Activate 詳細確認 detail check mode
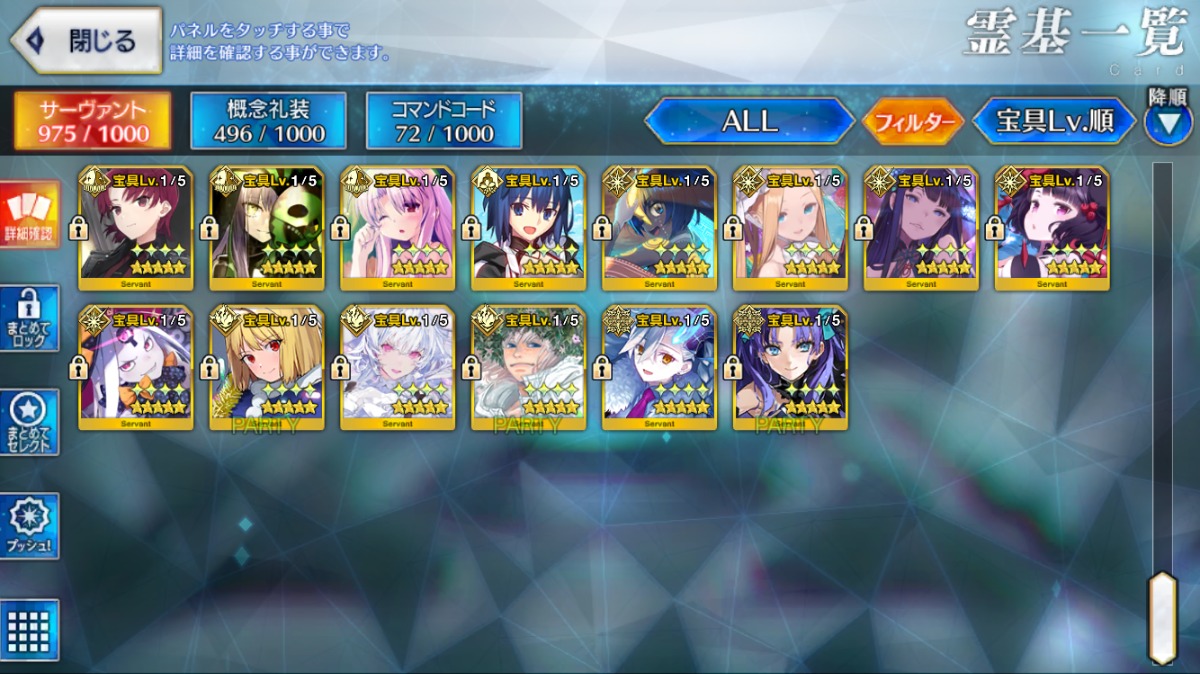1200x674 pixels. 29,215
